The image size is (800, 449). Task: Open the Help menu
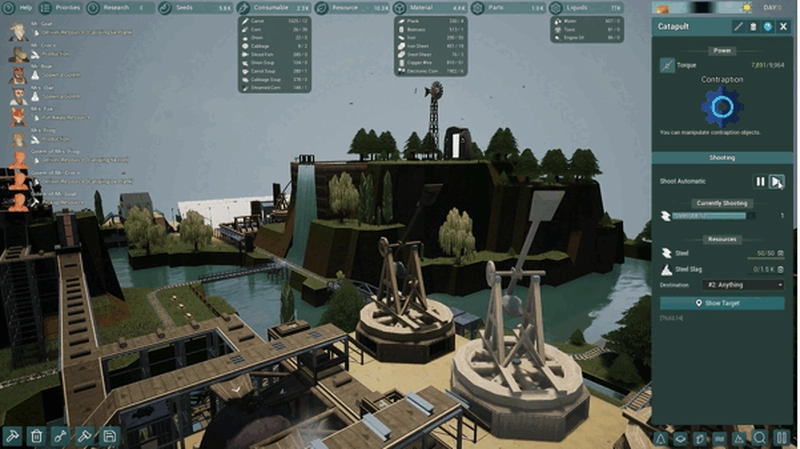(x=20, y=8)
